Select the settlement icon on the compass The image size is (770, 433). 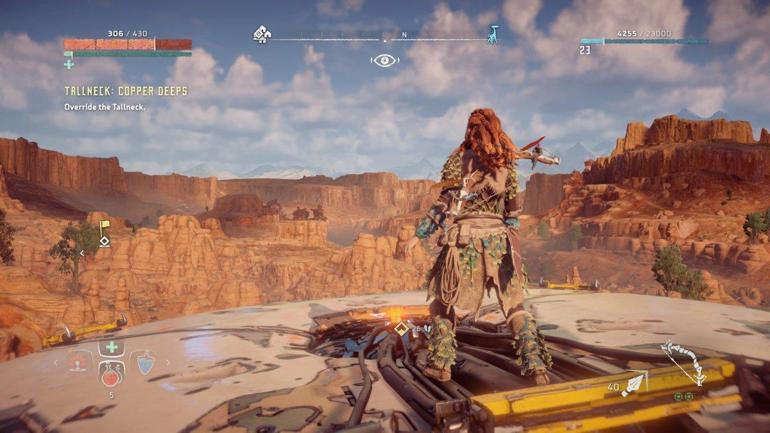pos(262,34)
